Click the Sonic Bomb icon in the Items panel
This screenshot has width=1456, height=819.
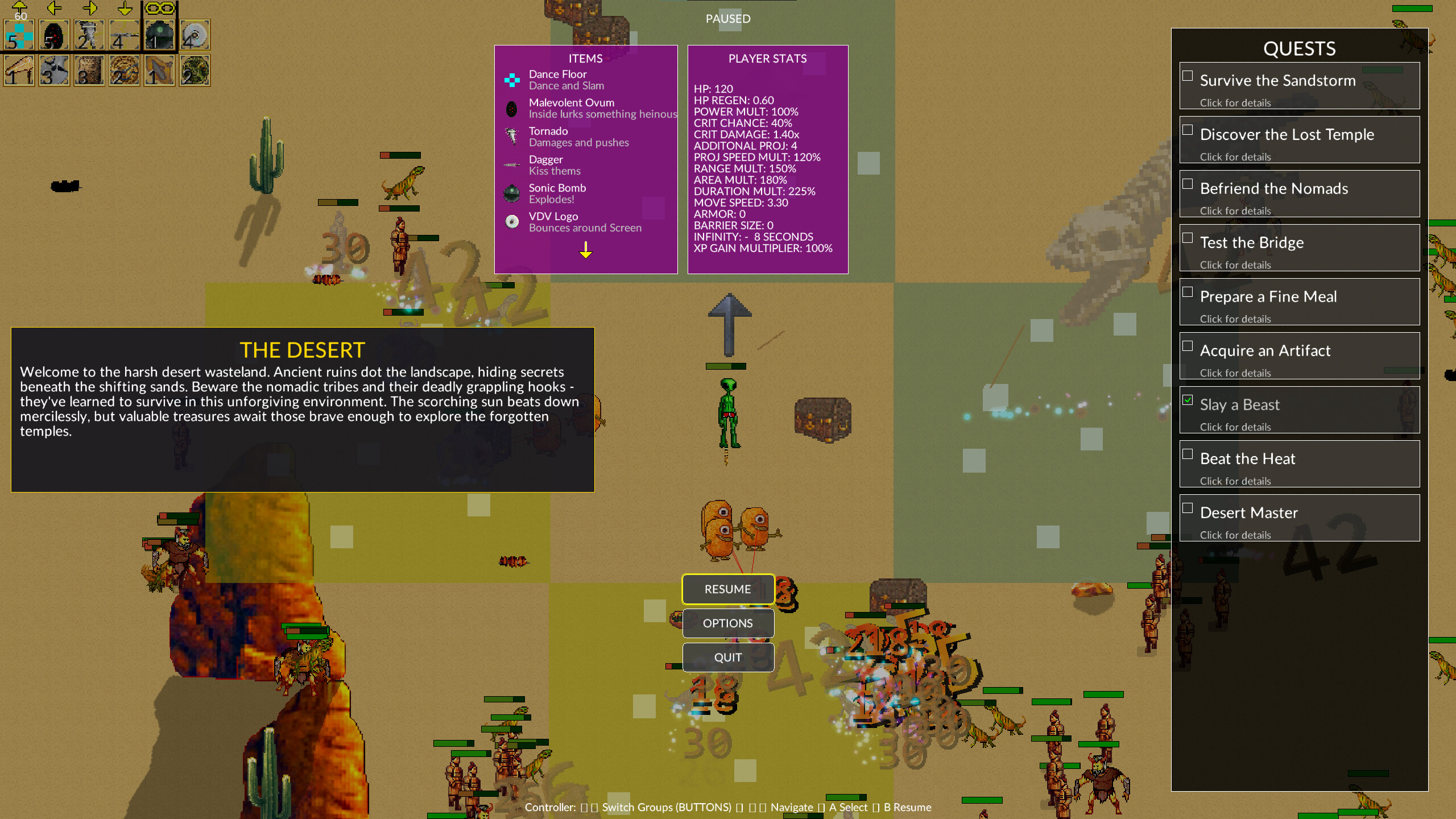511,193
